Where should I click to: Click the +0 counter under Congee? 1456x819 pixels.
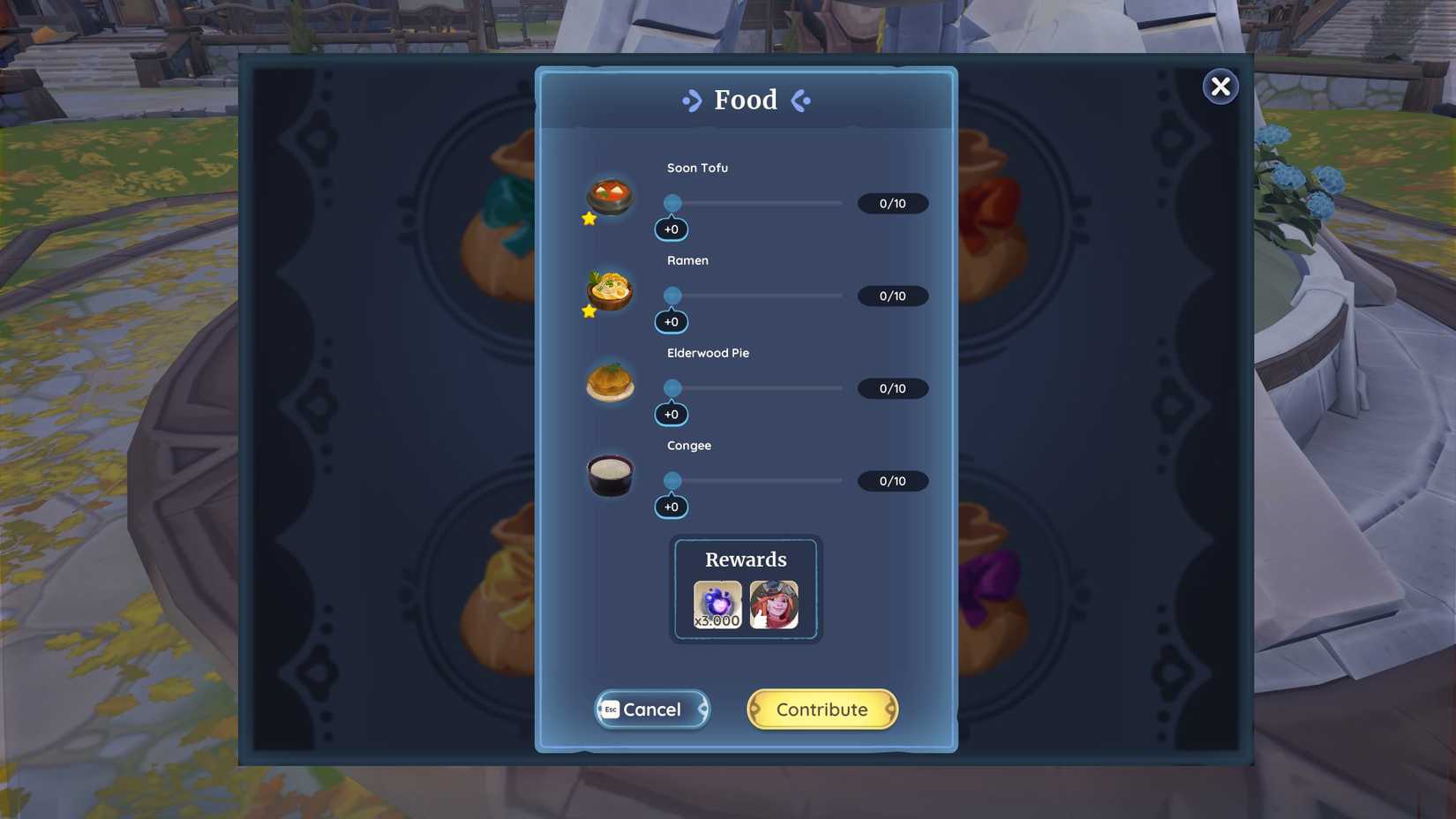(x=671, y=507)
